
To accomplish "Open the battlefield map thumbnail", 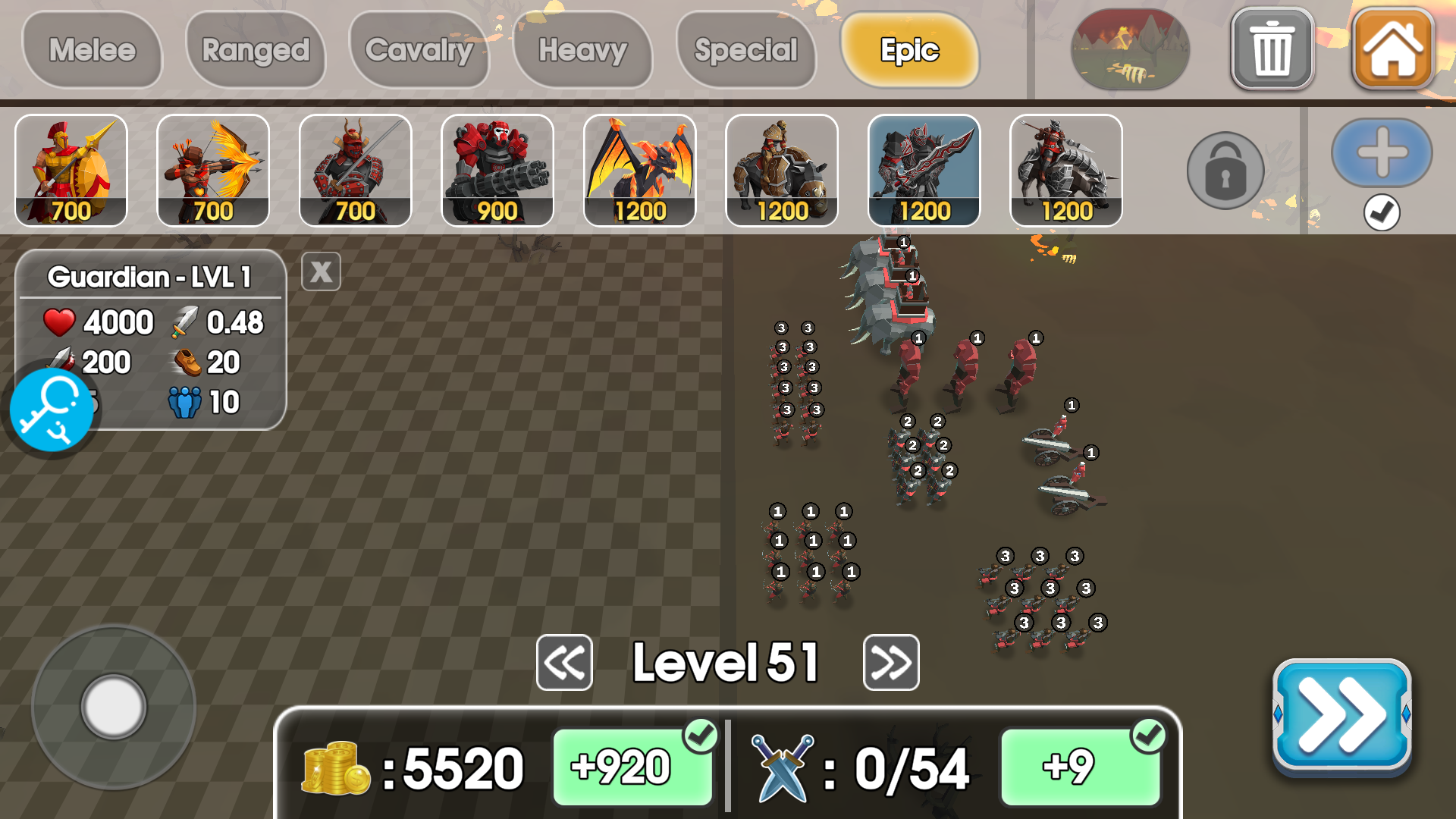I will pos(1129,50).
